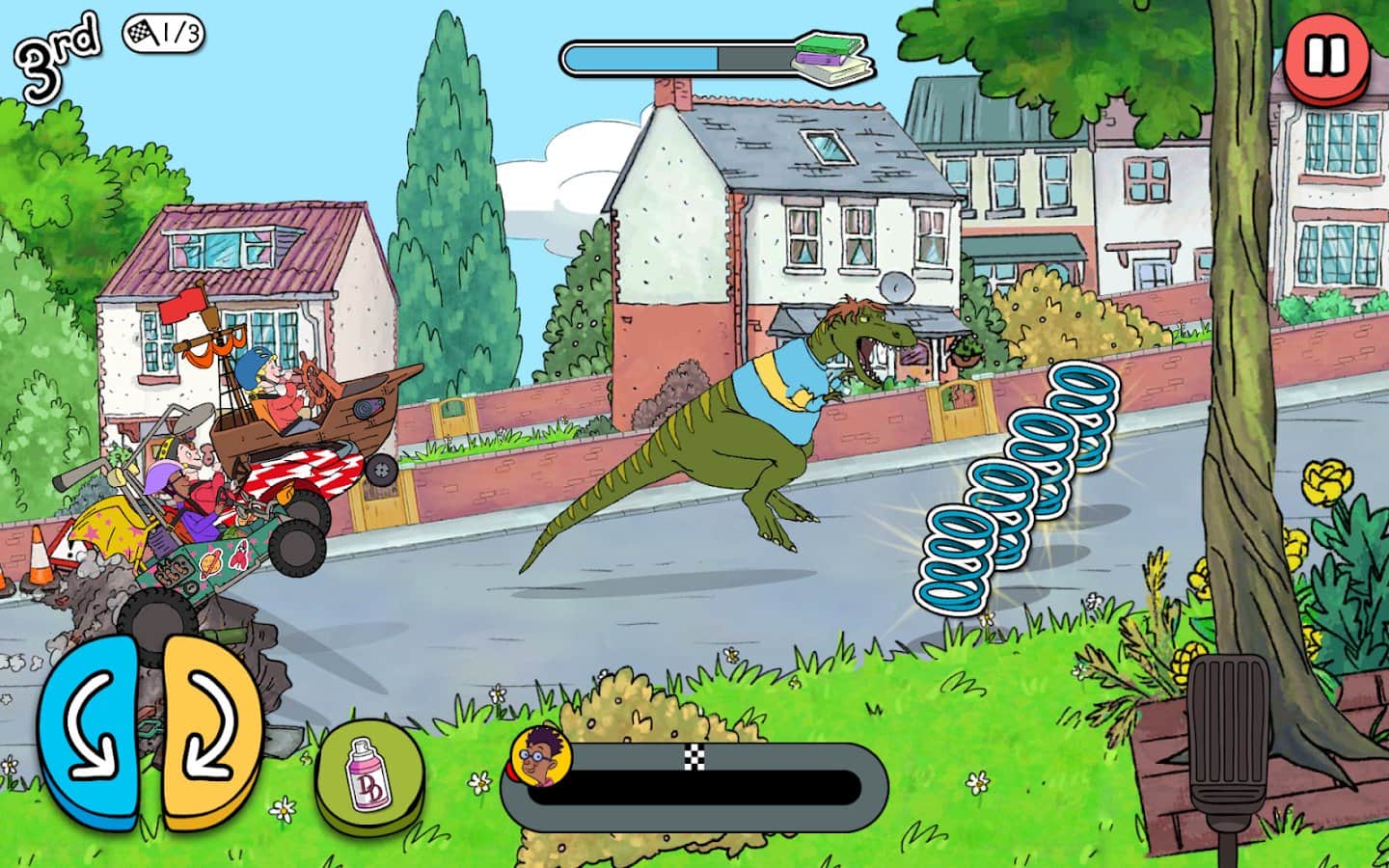1389x868 pixels.
Task: Click the checkered flag lap counter icon
Action: tap(142, 31)
